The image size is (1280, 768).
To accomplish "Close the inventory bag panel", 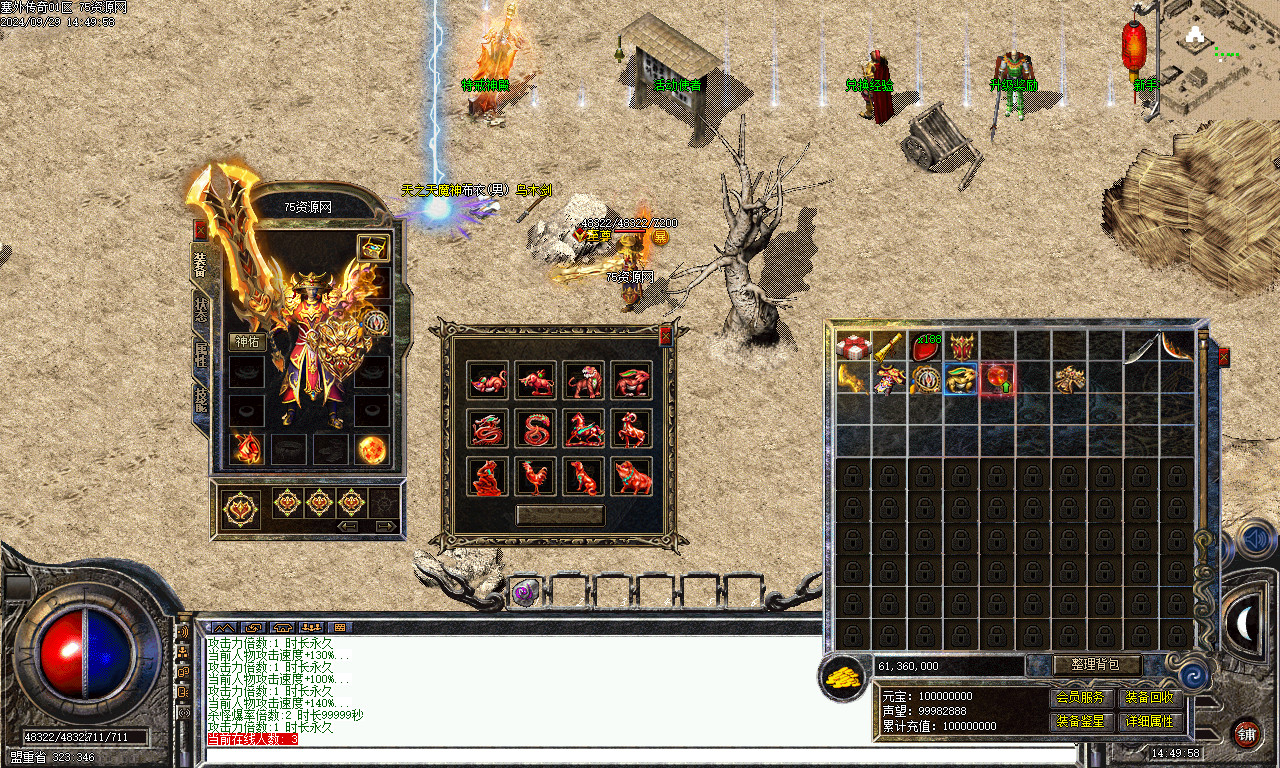I will 1223,357.
